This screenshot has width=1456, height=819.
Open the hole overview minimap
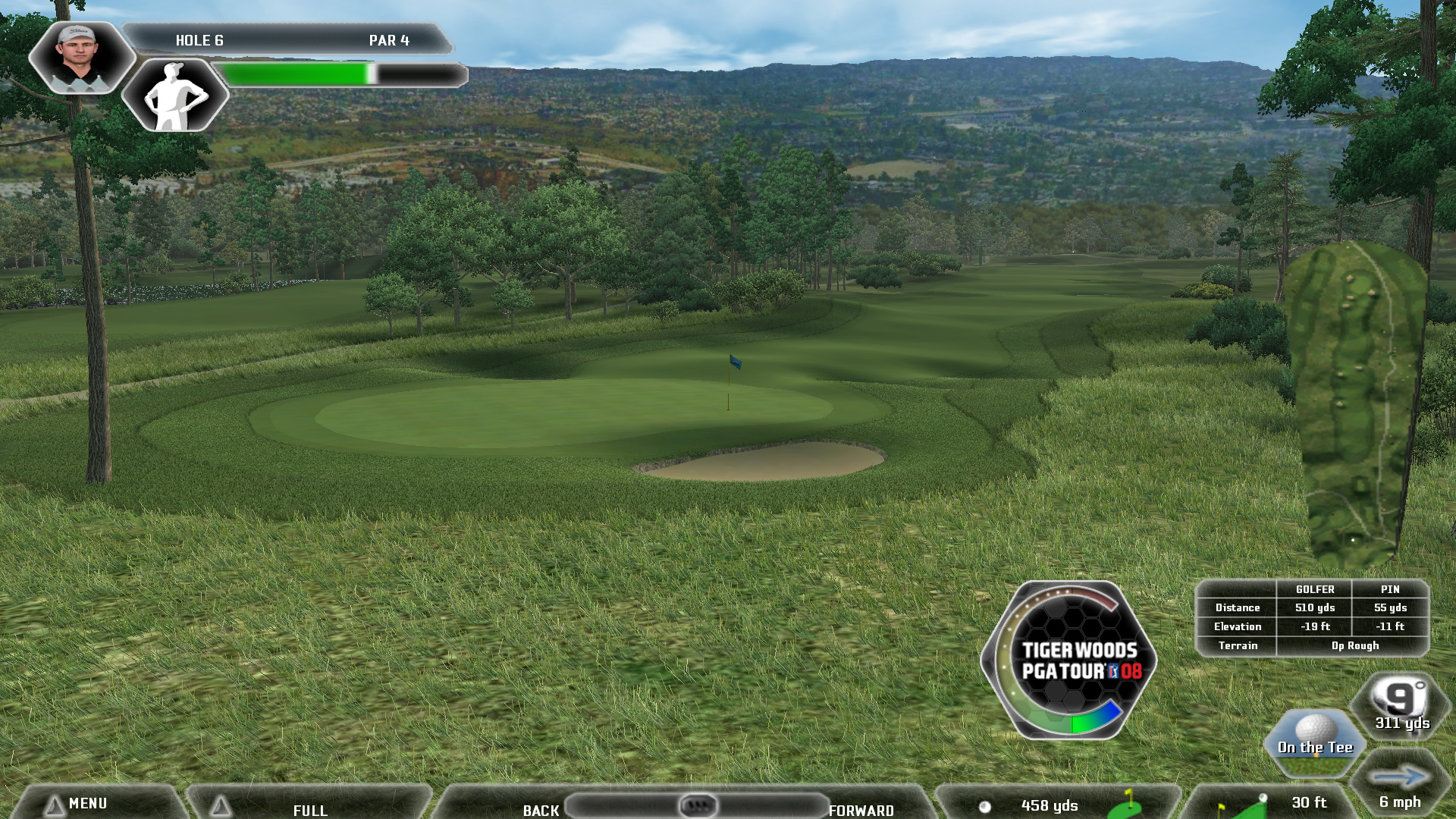pyautogui.click(x=1355, y=402)
